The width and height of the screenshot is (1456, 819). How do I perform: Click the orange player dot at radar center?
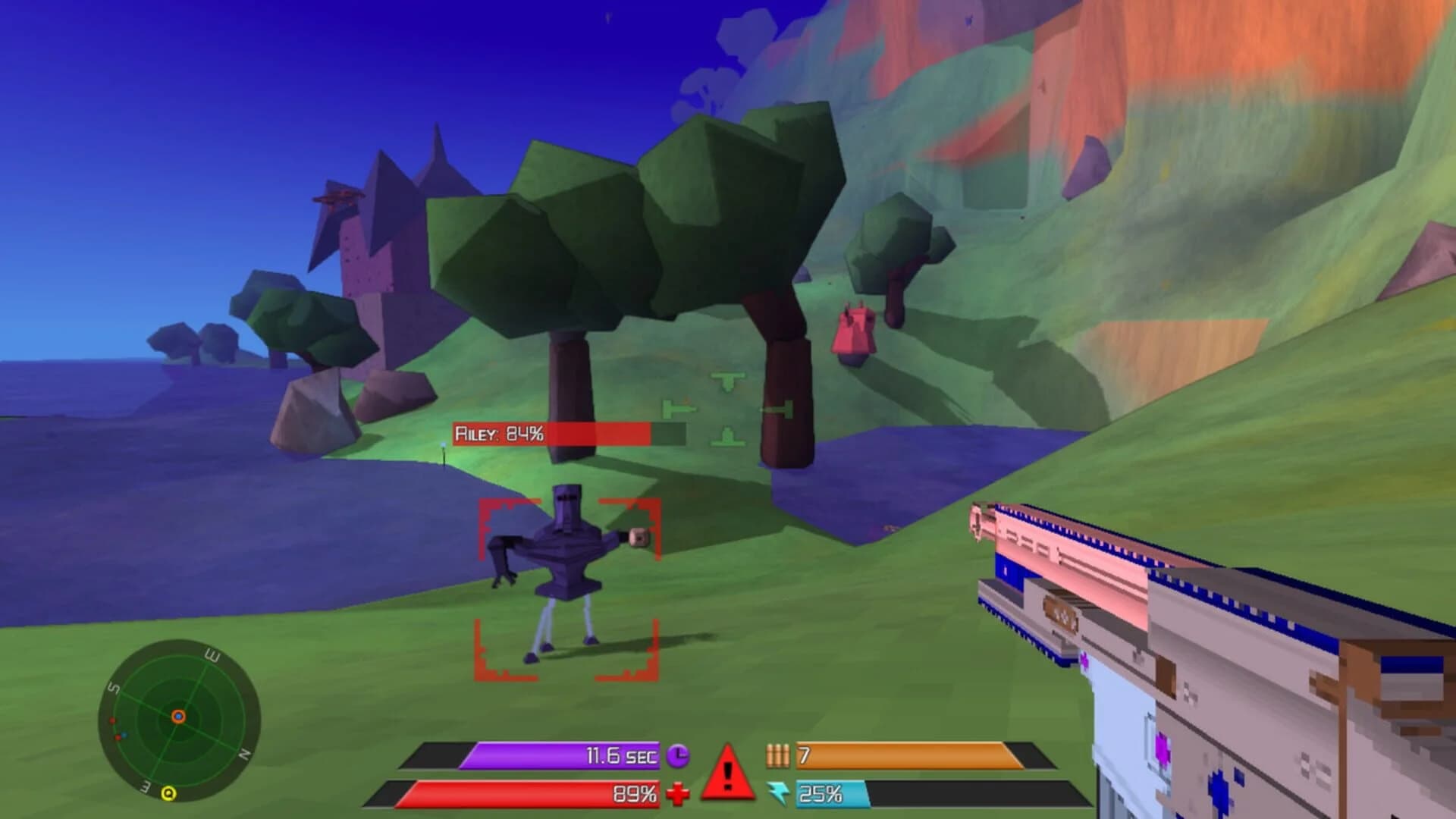click(178, 716)
